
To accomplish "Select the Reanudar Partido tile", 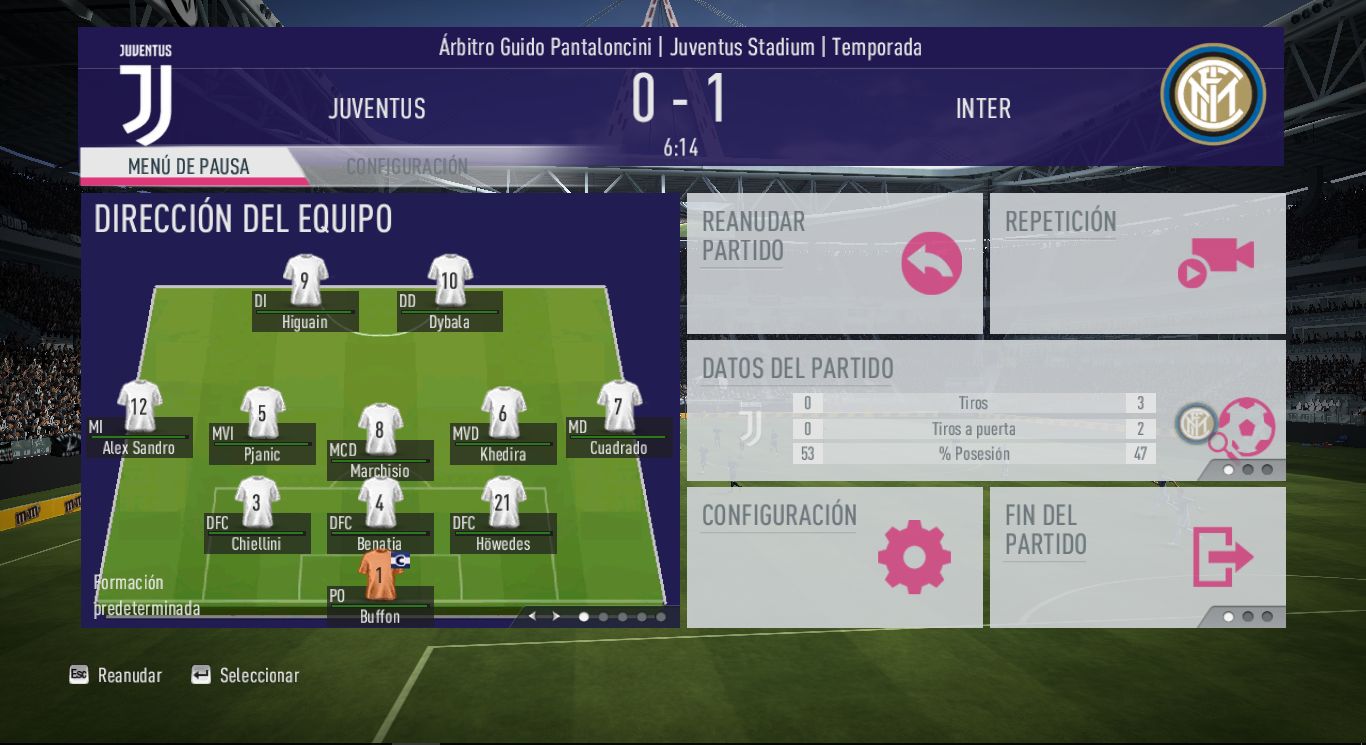I will 834,263.
